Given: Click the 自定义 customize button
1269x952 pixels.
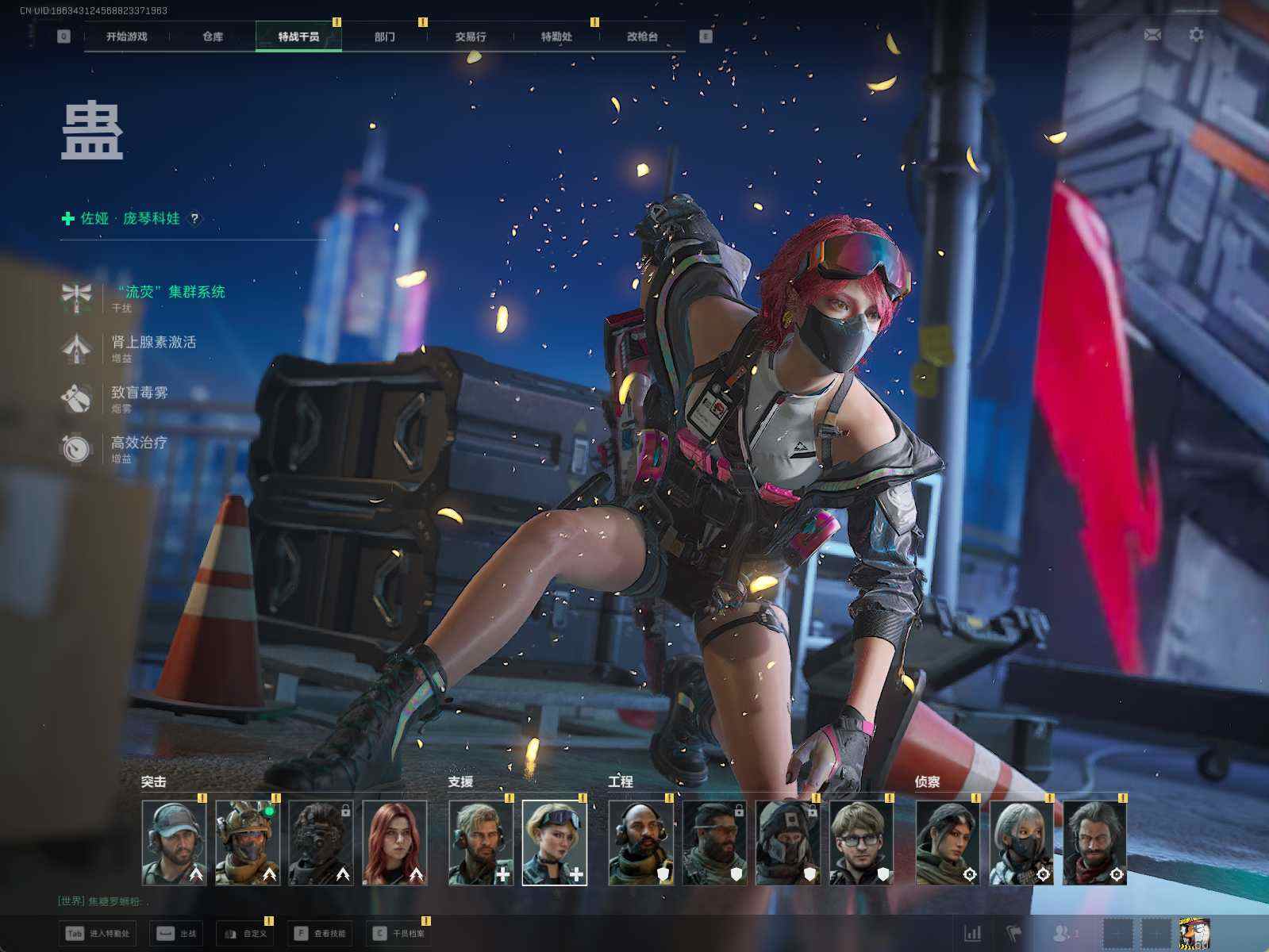Looking at the screenshot, I should [246, 934].
